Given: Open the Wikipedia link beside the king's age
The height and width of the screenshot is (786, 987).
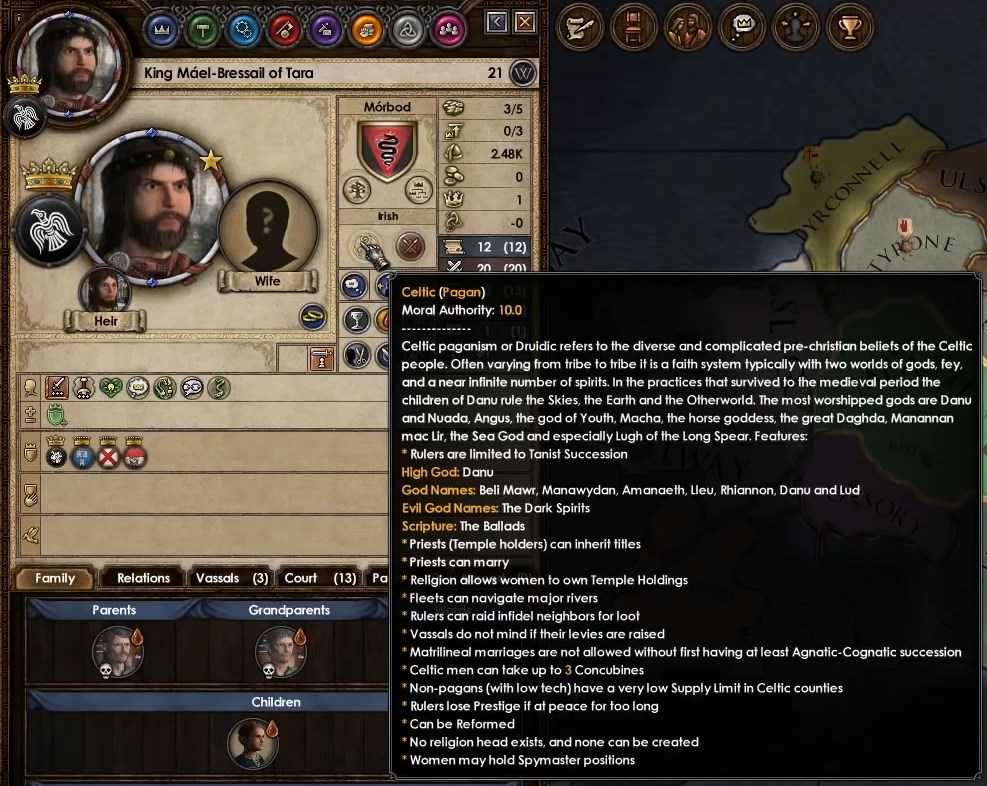Looking at the screenshot, I should [523, 73].
